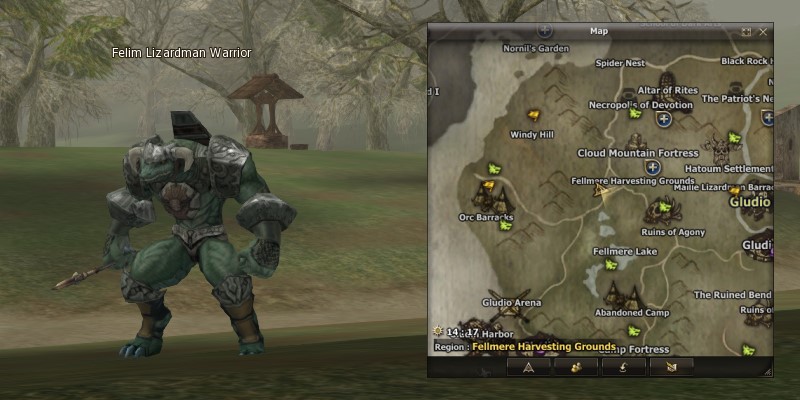Choose Ruins of Agony on the map
Screen dimensions: 800x400
pyautogui.click(x=673, y=232)
